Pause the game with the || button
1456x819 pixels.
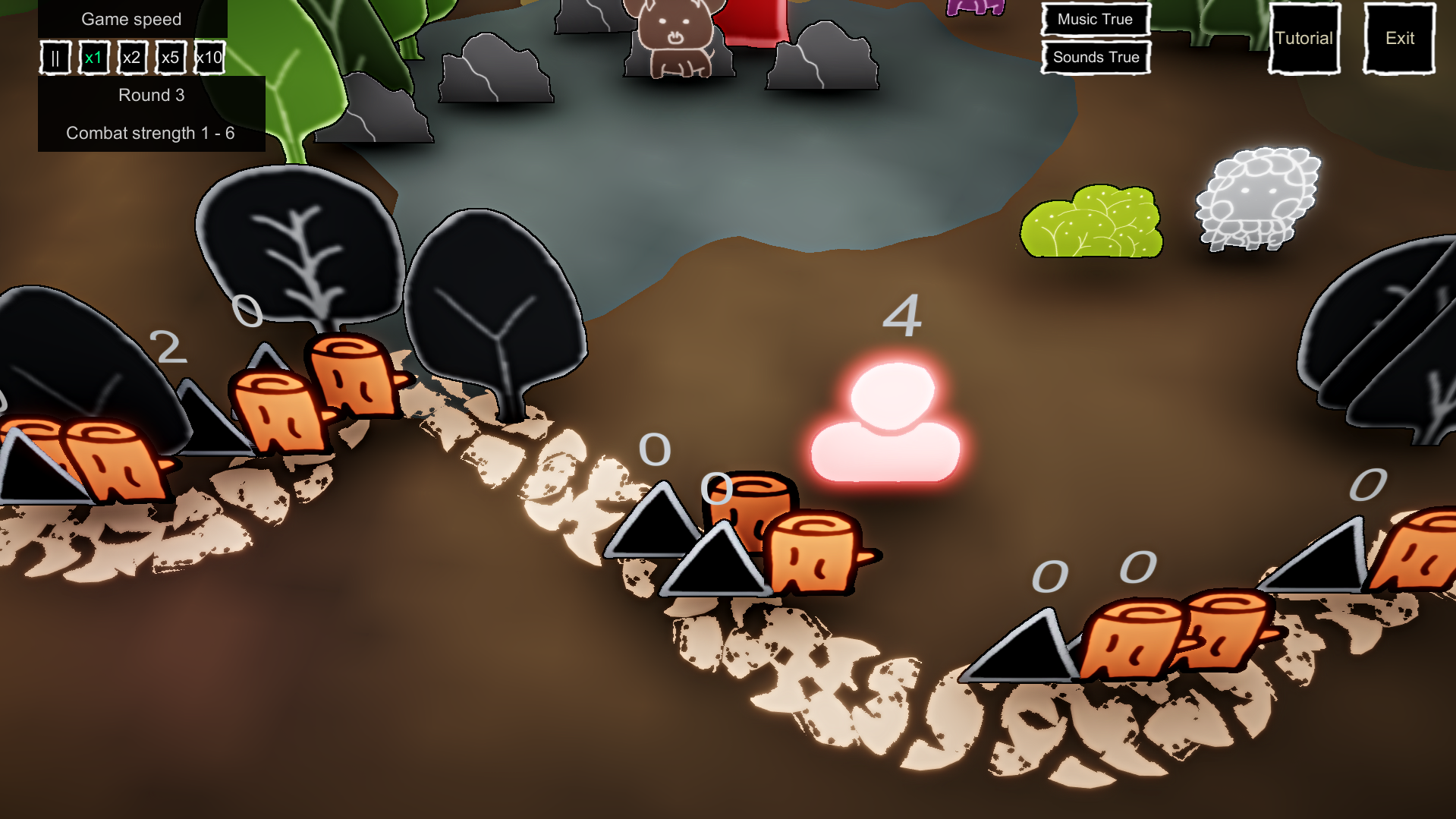click(55, 57)
